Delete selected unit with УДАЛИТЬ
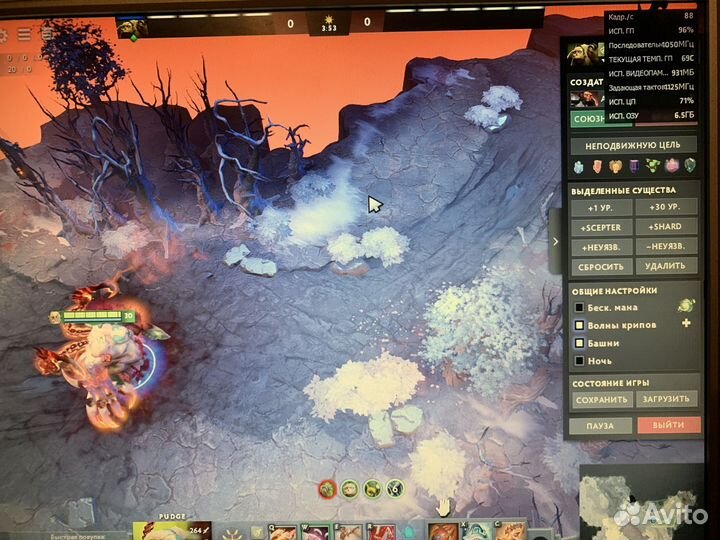 click(x=664, y=267)
